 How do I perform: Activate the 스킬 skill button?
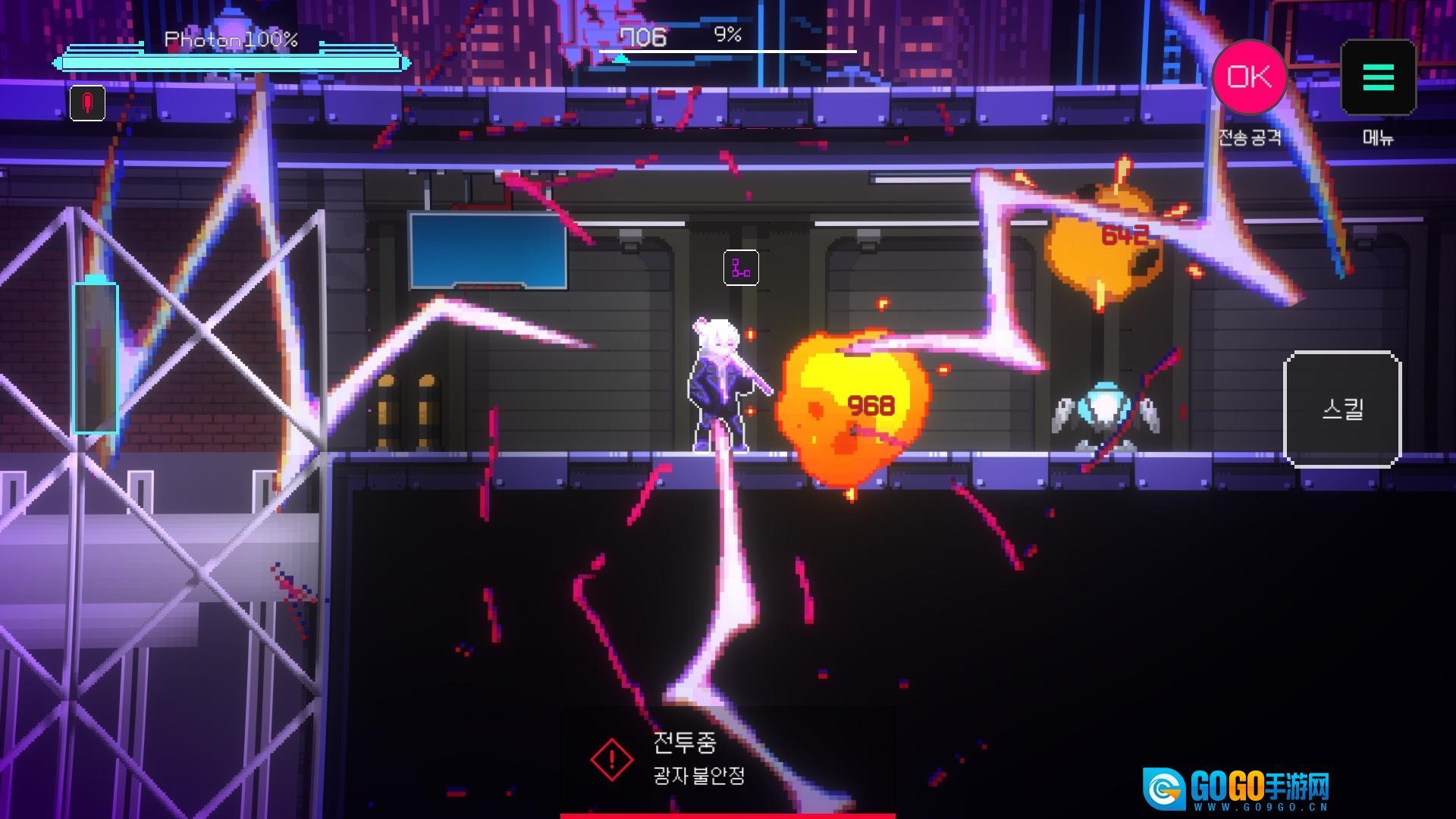(1341, 409)
